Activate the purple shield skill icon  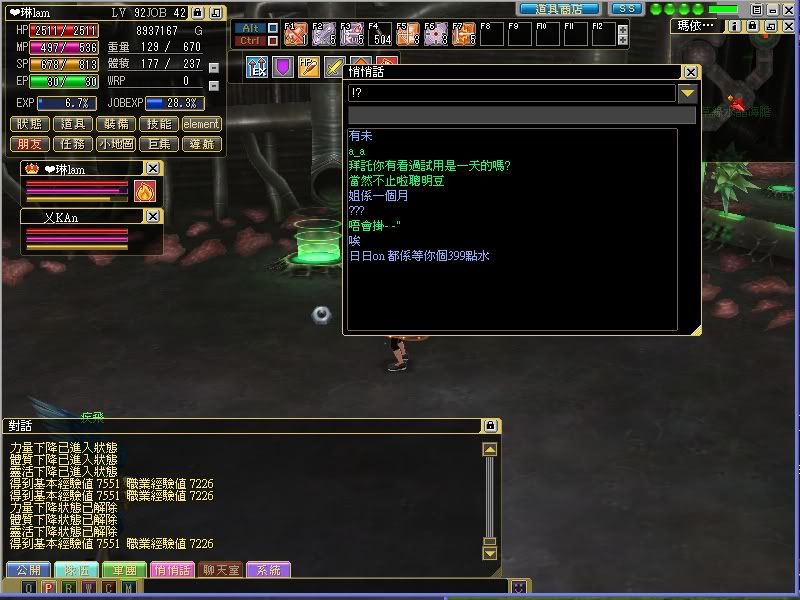(x=282, y=67)
